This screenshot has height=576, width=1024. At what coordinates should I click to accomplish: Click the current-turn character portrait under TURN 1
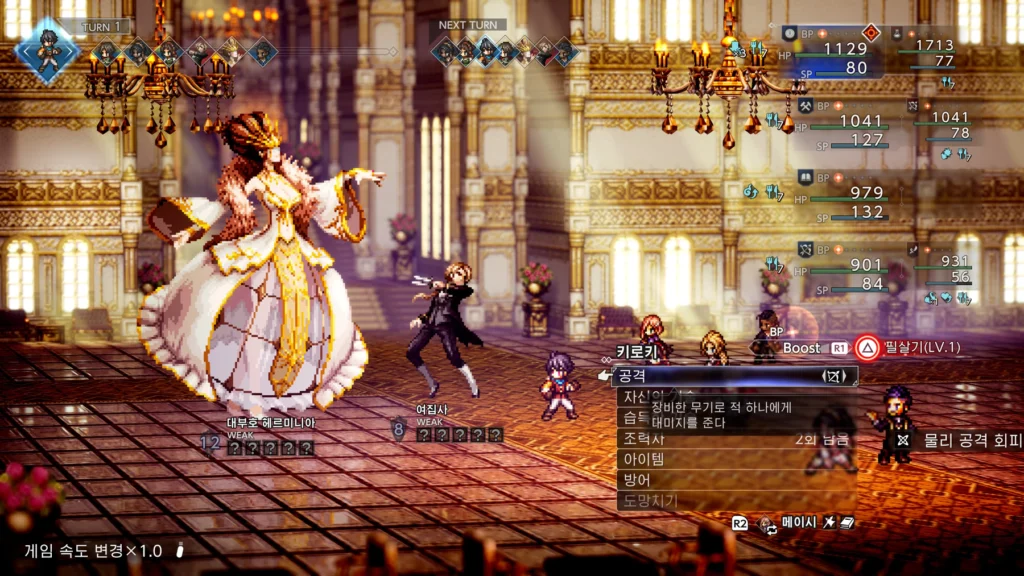click(46, 47)
